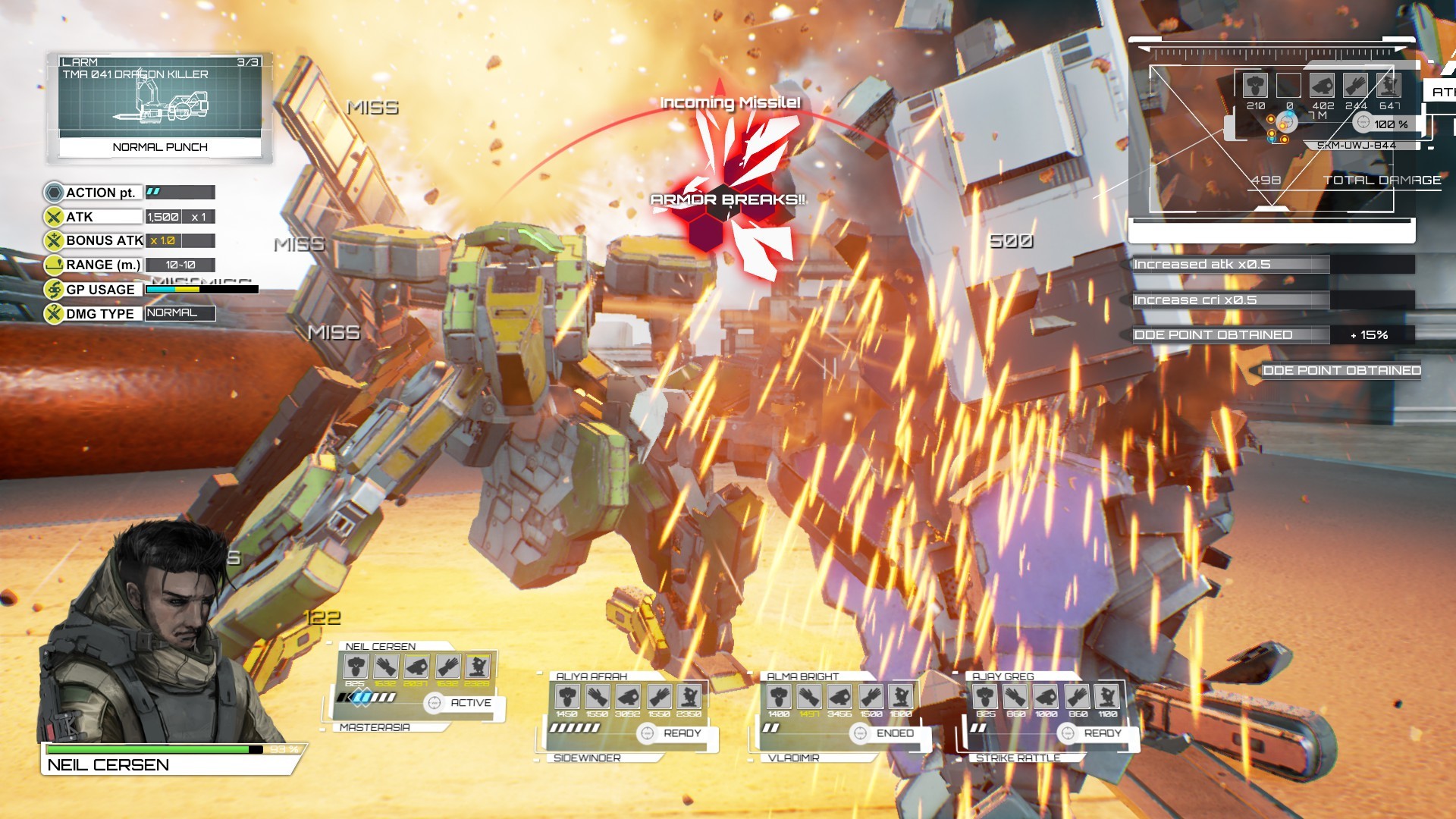
Task: Click the enemy head part icon showing 402
Action: coord(1321,86)
